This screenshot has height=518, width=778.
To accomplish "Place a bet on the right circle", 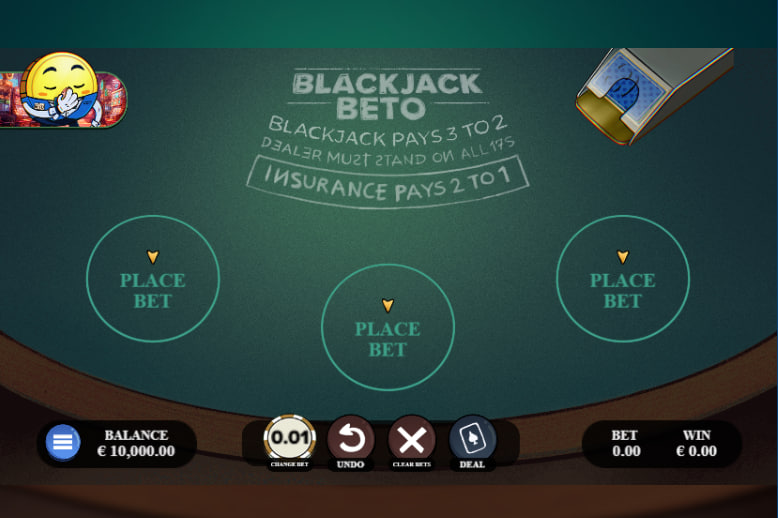I will 622,279.
